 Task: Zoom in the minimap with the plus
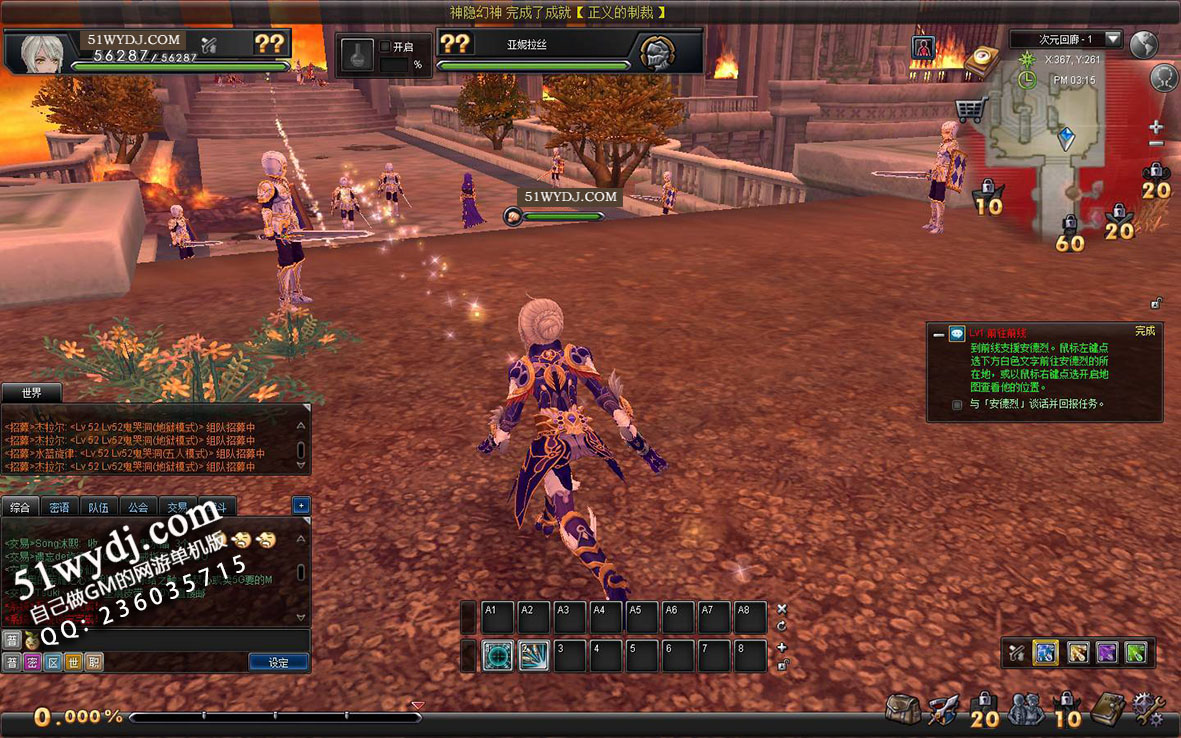tap(1156, 126)
